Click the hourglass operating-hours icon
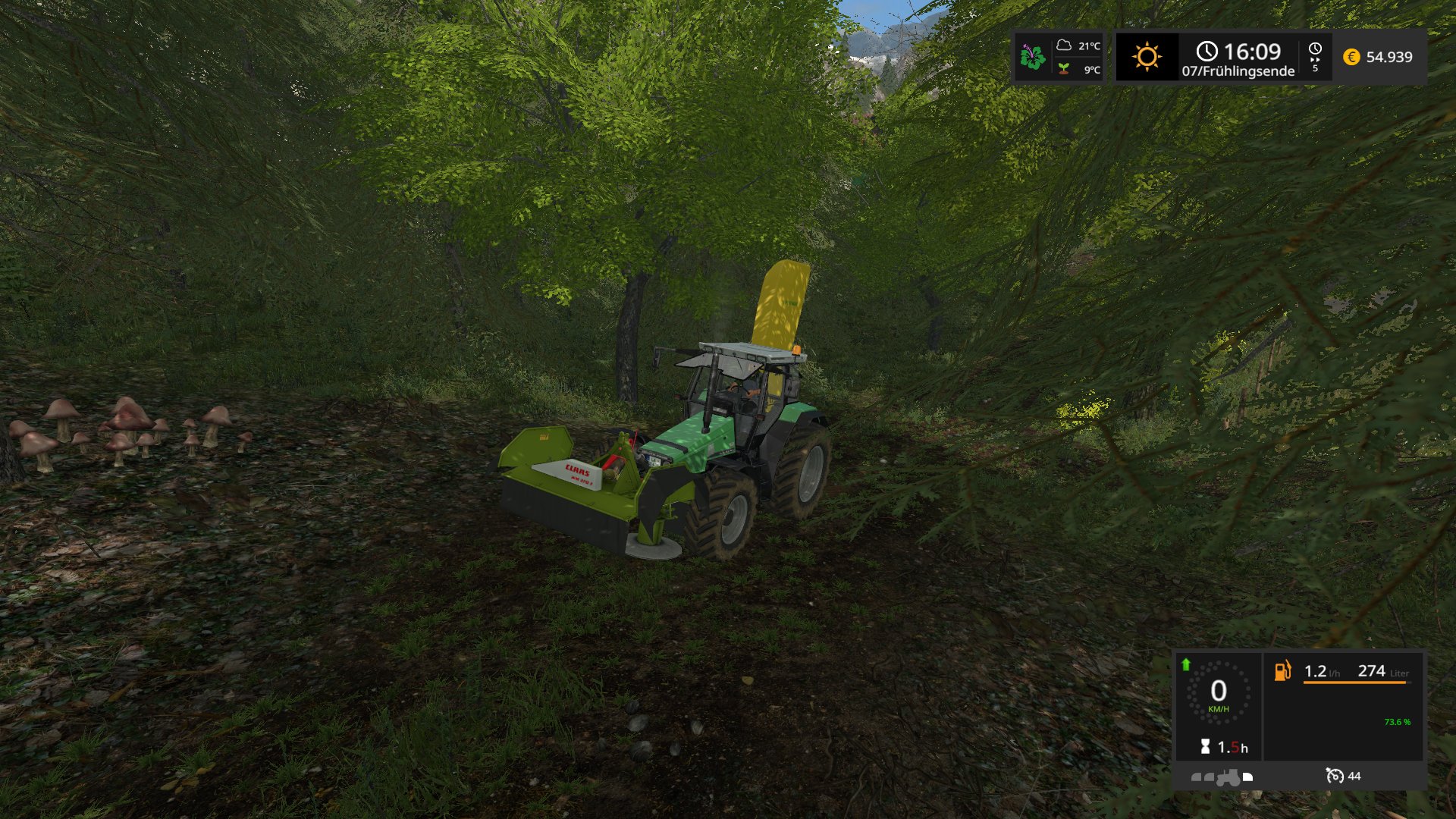1456x819 pixels. (1205, 747)
